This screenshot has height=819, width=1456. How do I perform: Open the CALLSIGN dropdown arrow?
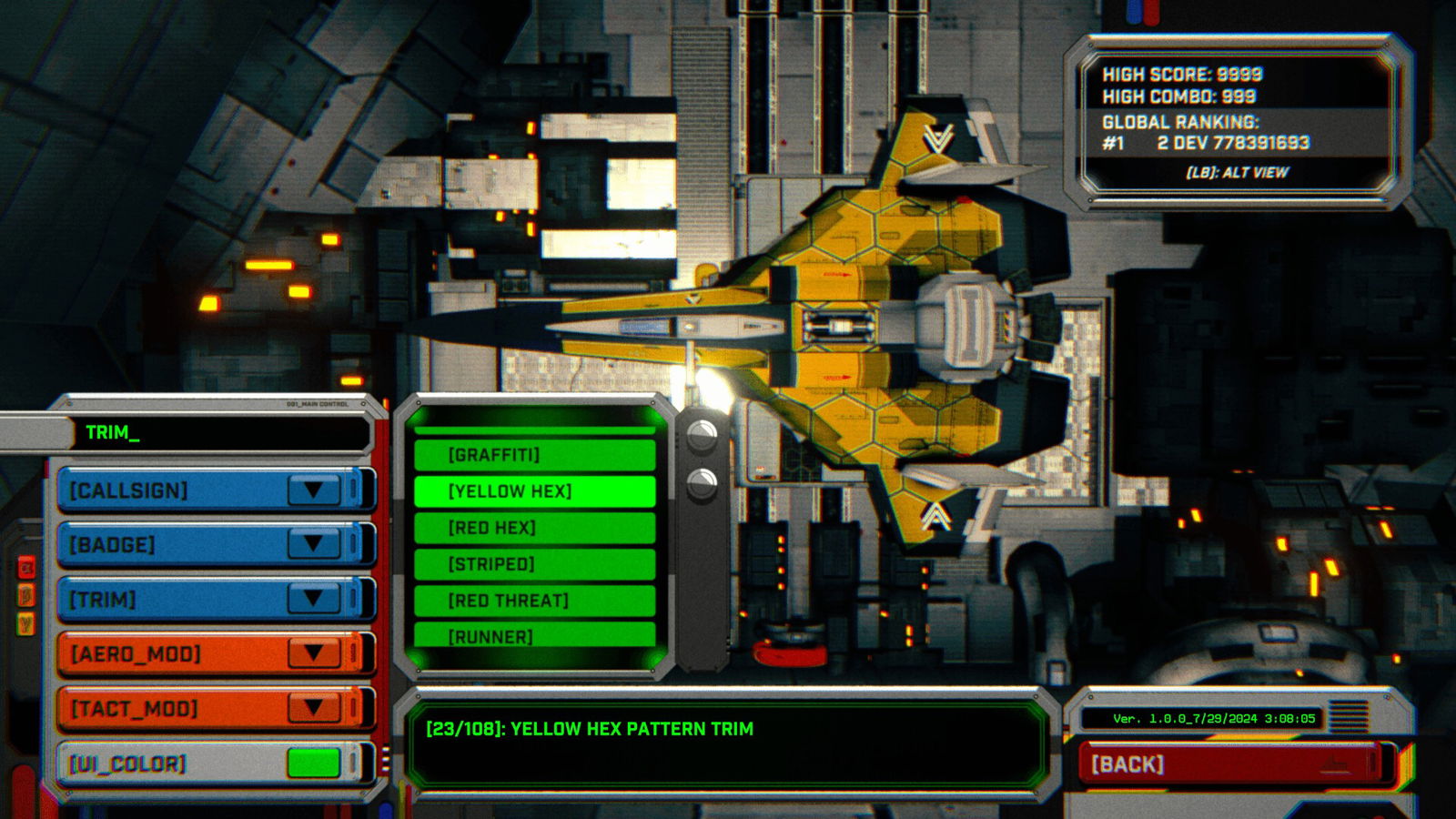click(x=314, y=490)
